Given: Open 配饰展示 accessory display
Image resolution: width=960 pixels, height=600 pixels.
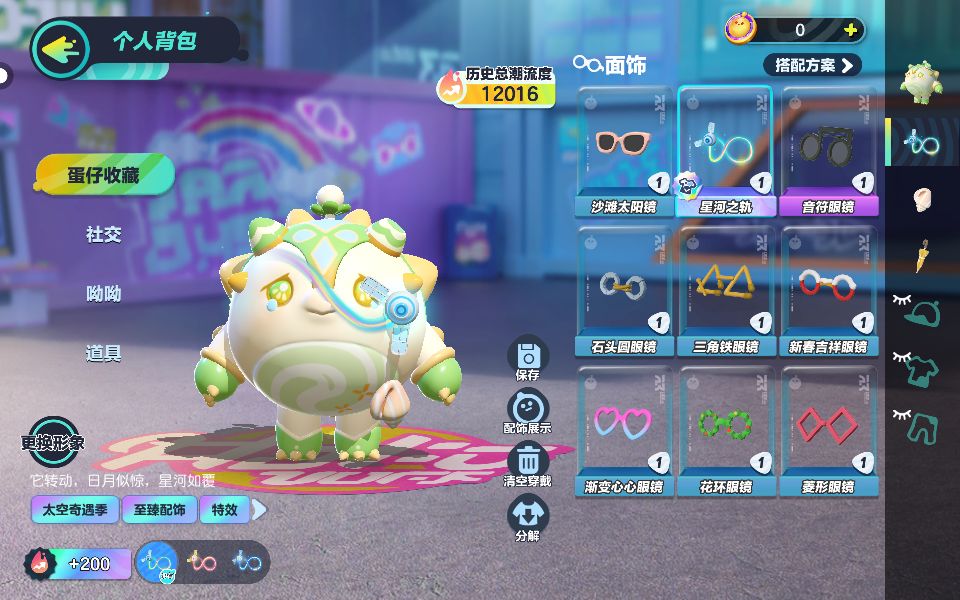Looking at the screenshot, I should tap(528, 410).
